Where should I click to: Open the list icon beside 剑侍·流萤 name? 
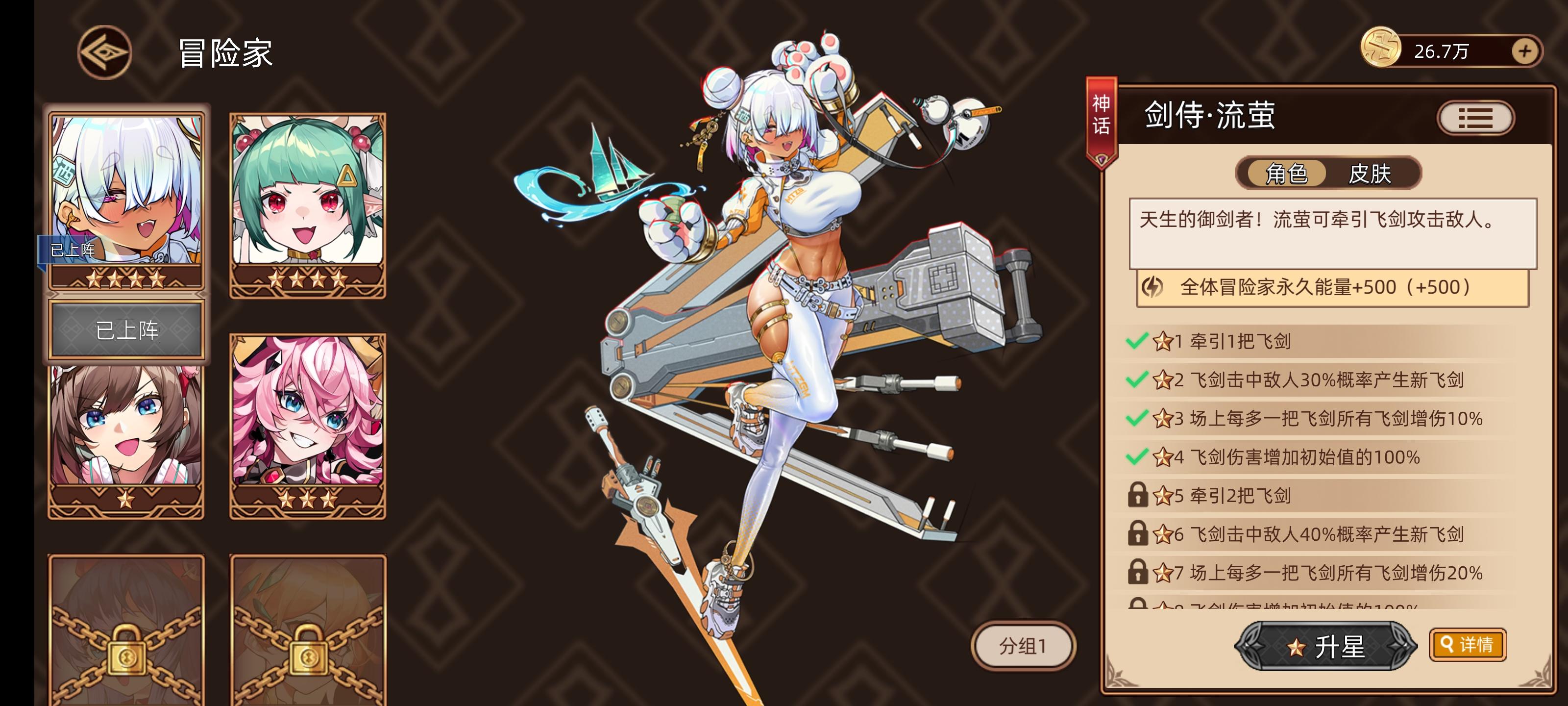1477,118
